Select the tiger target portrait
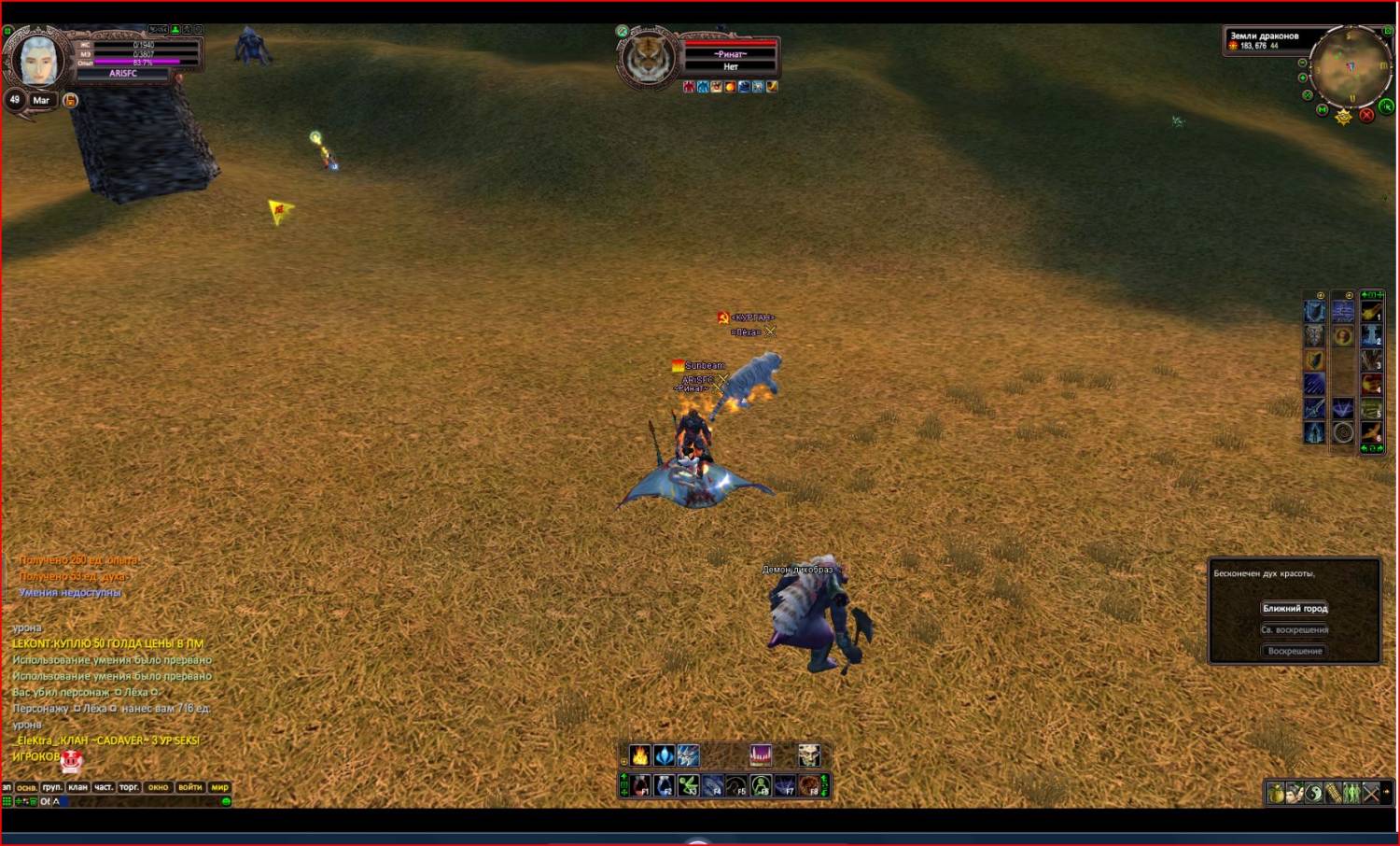This screenshot has height=846, width=1400. click(x=648, y=58)
